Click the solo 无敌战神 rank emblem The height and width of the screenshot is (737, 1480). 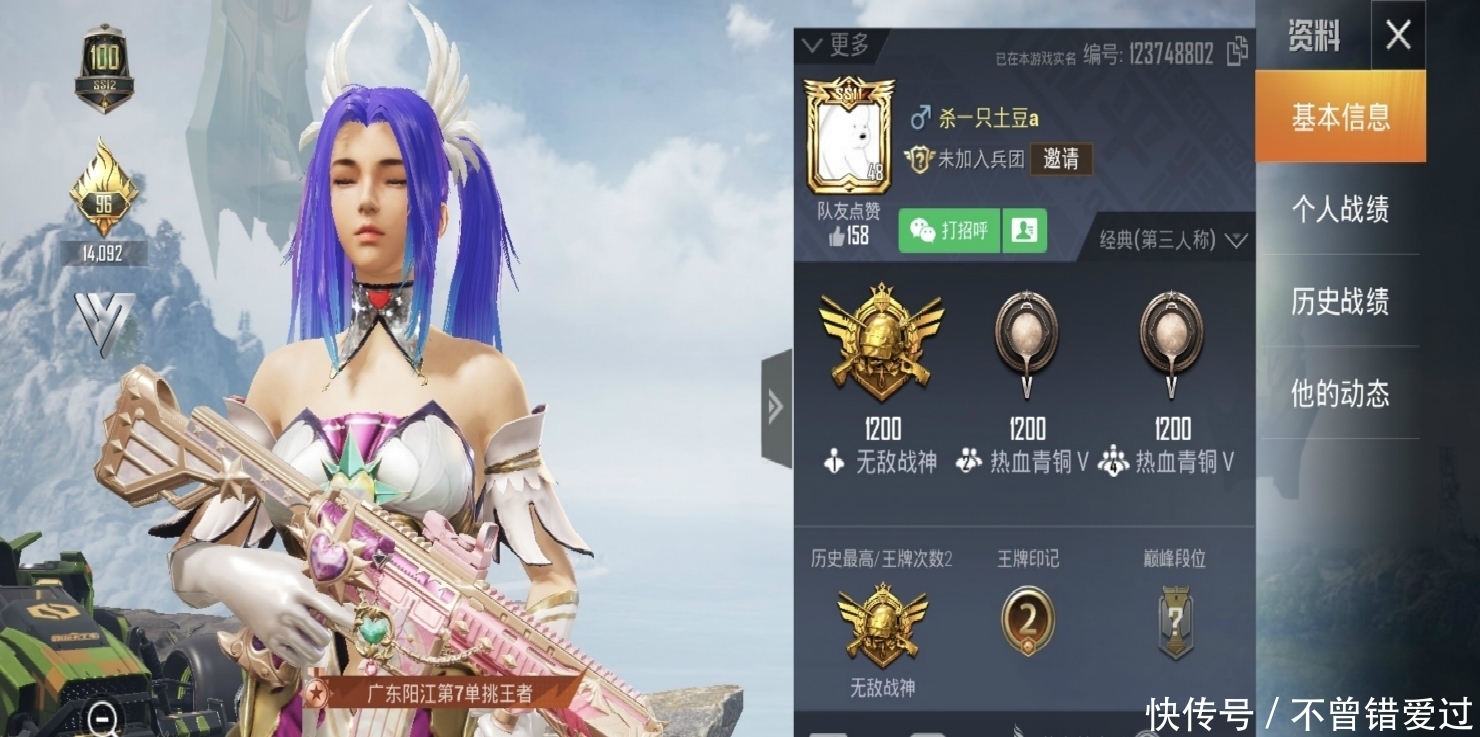tap(881, 342)
